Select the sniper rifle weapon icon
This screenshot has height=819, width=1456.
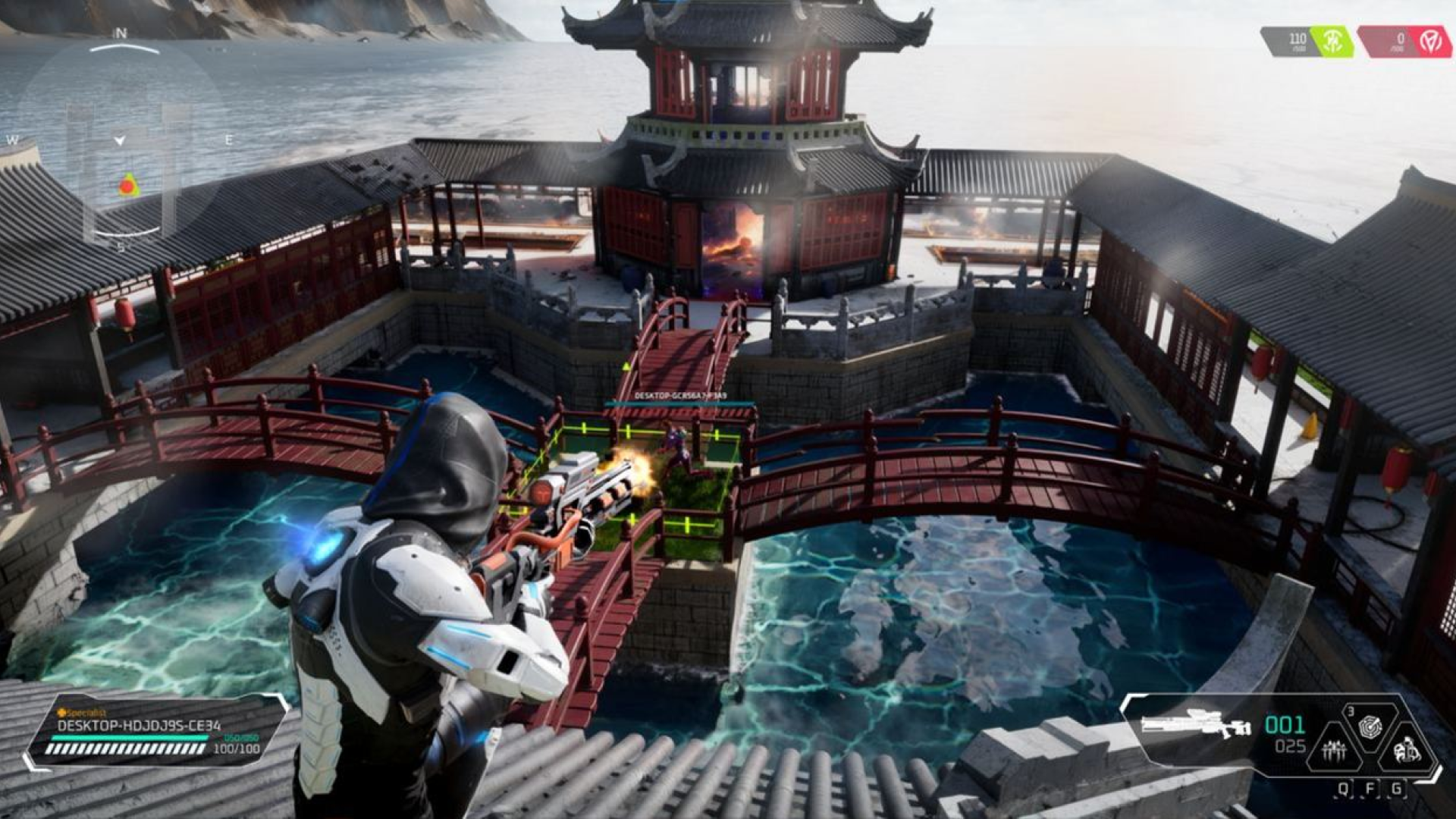tap(1194, 724)
